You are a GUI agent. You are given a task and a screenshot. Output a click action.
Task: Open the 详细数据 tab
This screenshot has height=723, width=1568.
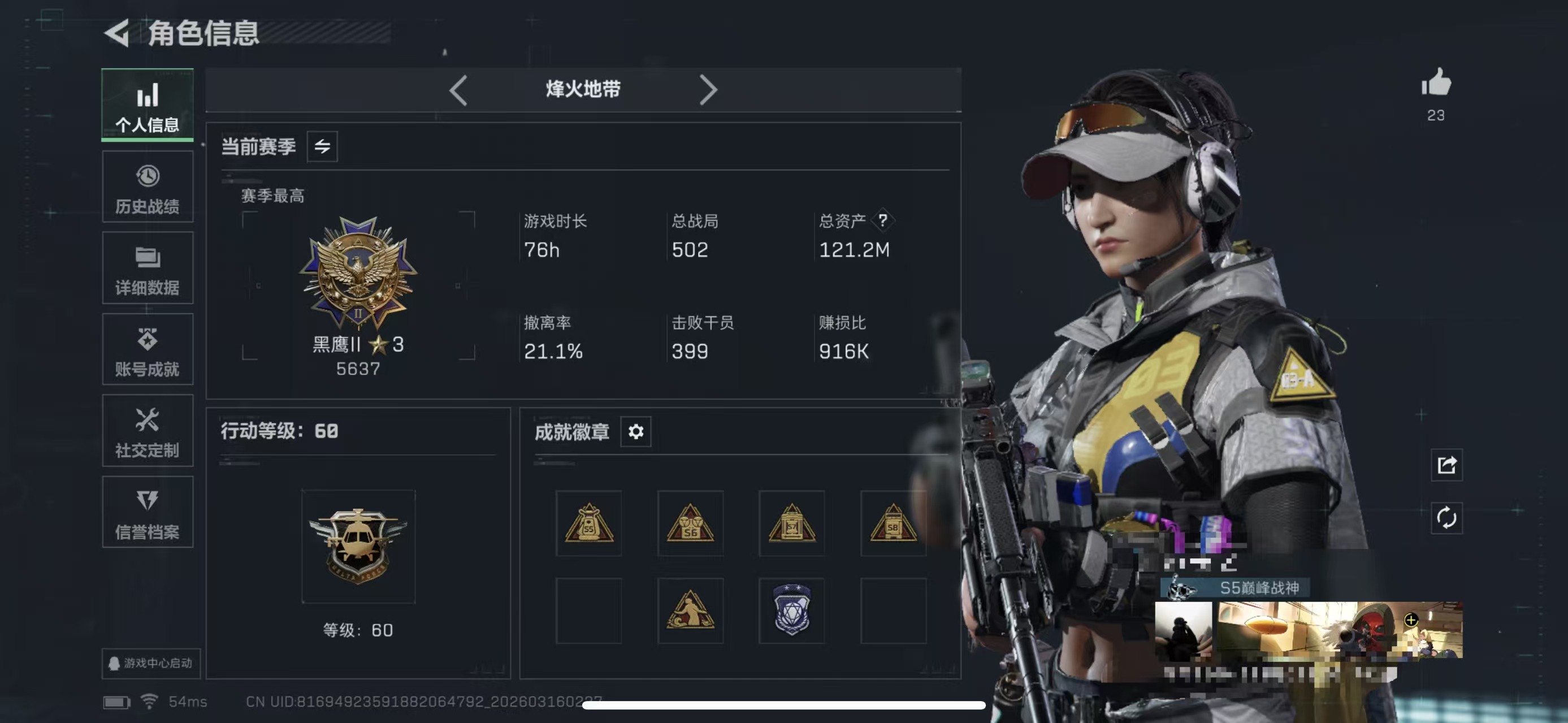(148, 269)
